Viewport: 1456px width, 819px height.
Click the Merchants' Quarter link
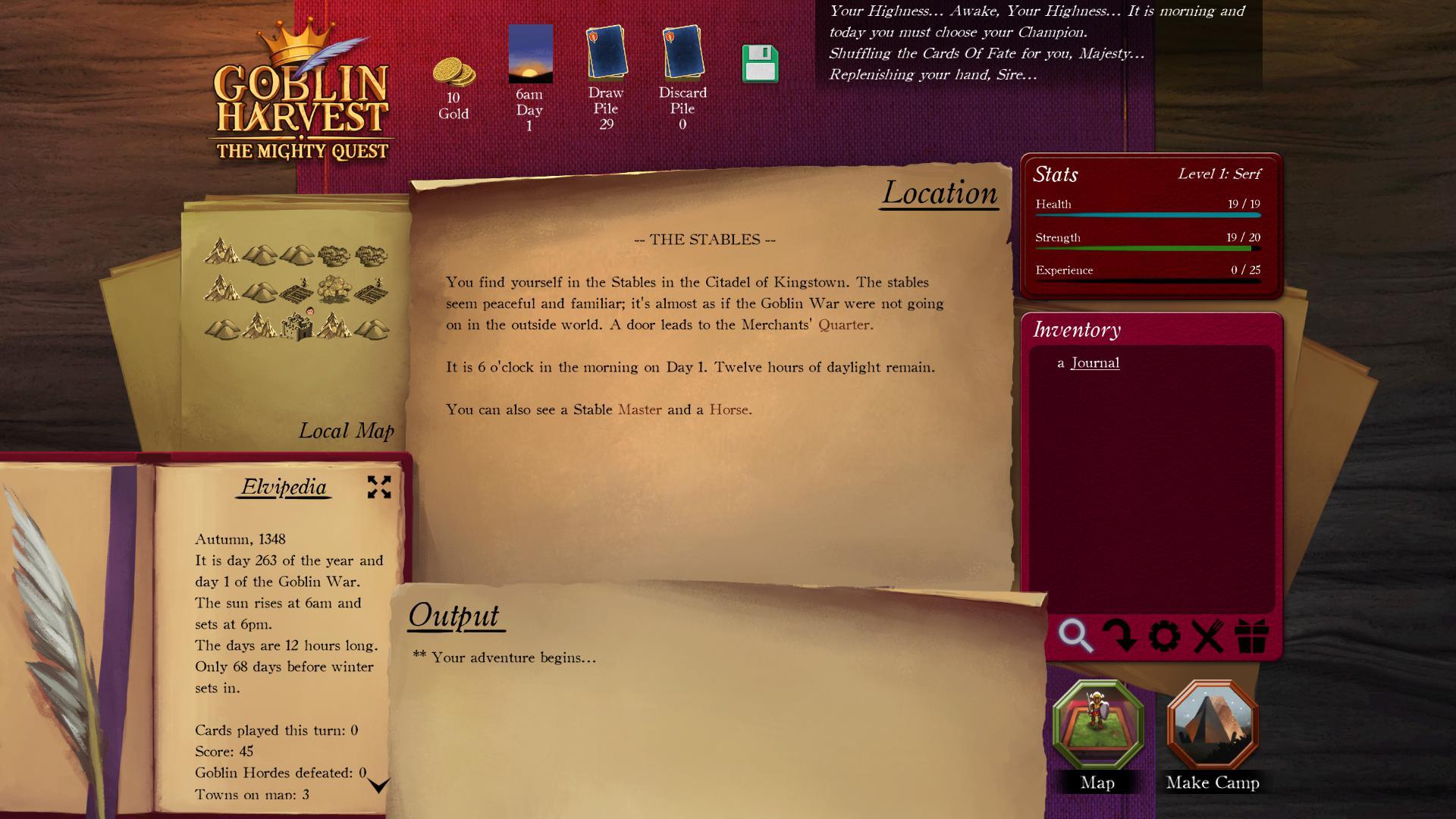coord(844,324)
